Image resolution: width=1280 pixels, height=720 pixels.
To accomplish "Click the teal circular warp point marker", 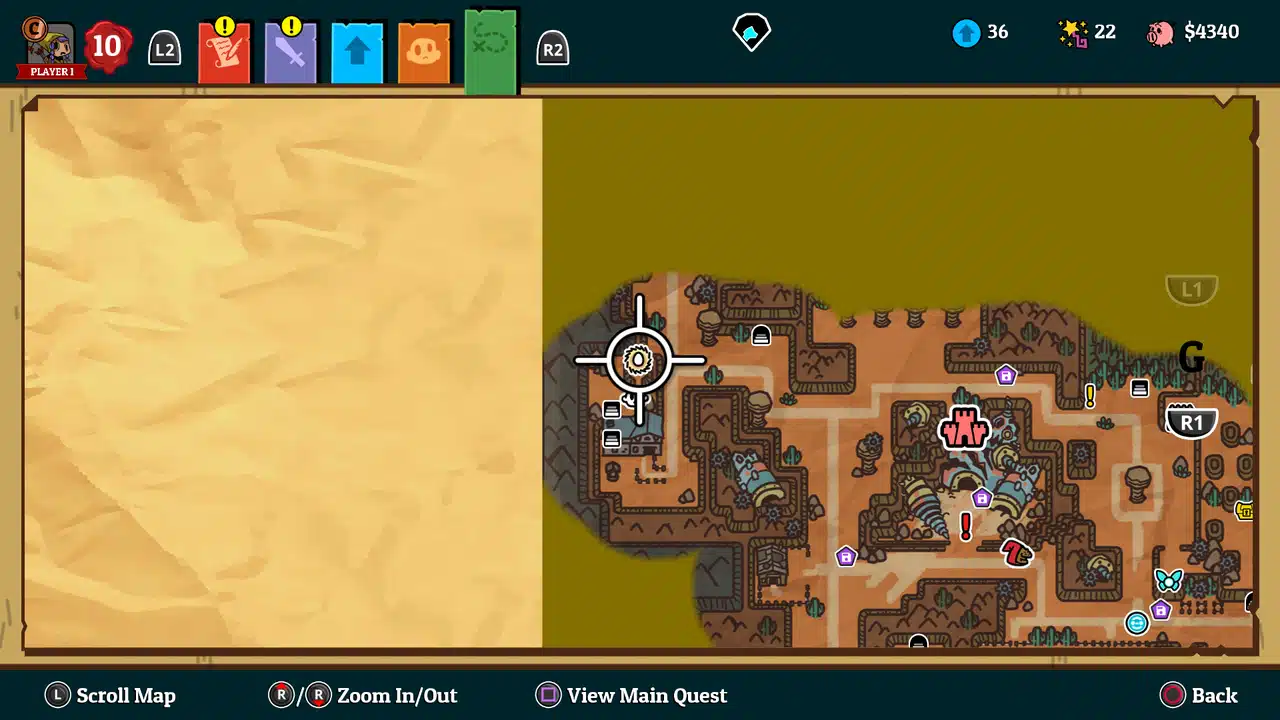I will tap(1137, 623).
